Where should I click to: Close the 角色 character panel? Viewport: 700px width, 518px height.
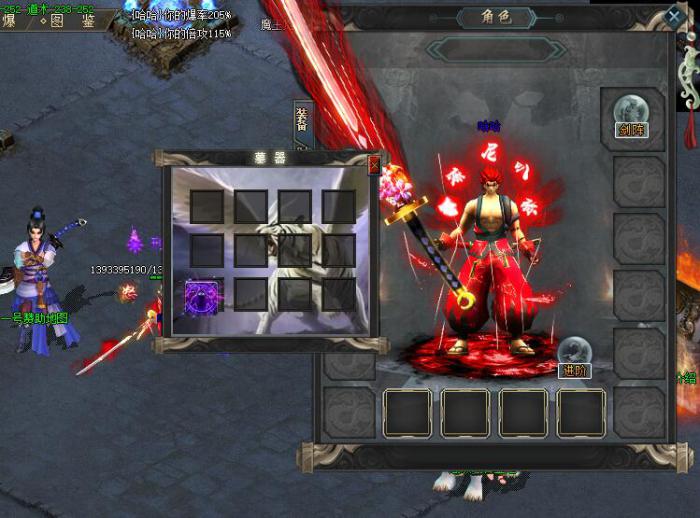click(673, 17)
